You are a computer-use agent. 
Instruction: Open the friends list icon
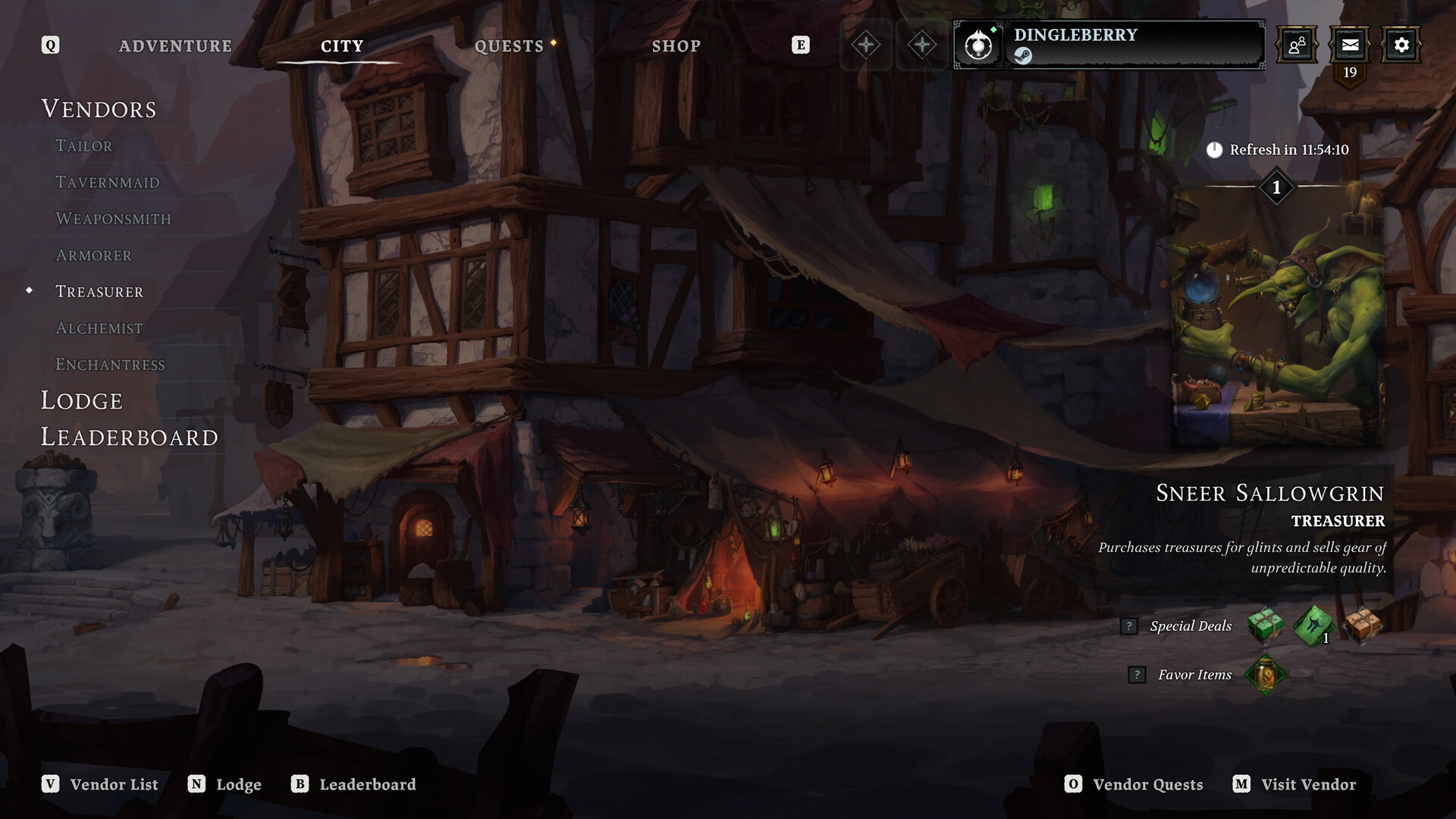(x=1297, y=45)
